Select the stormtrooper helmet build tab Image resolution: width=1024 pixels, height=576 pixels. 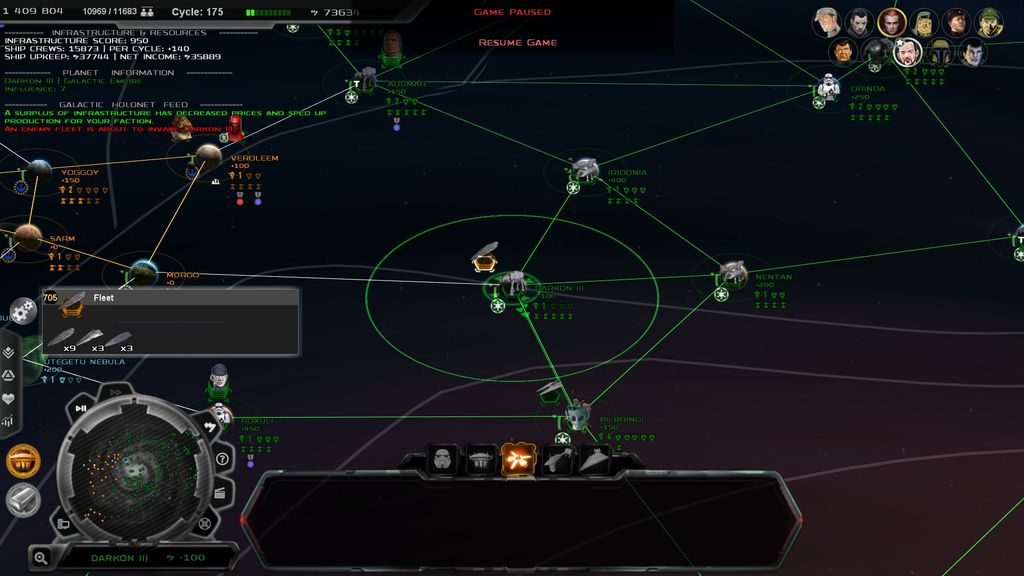[443, 460]
